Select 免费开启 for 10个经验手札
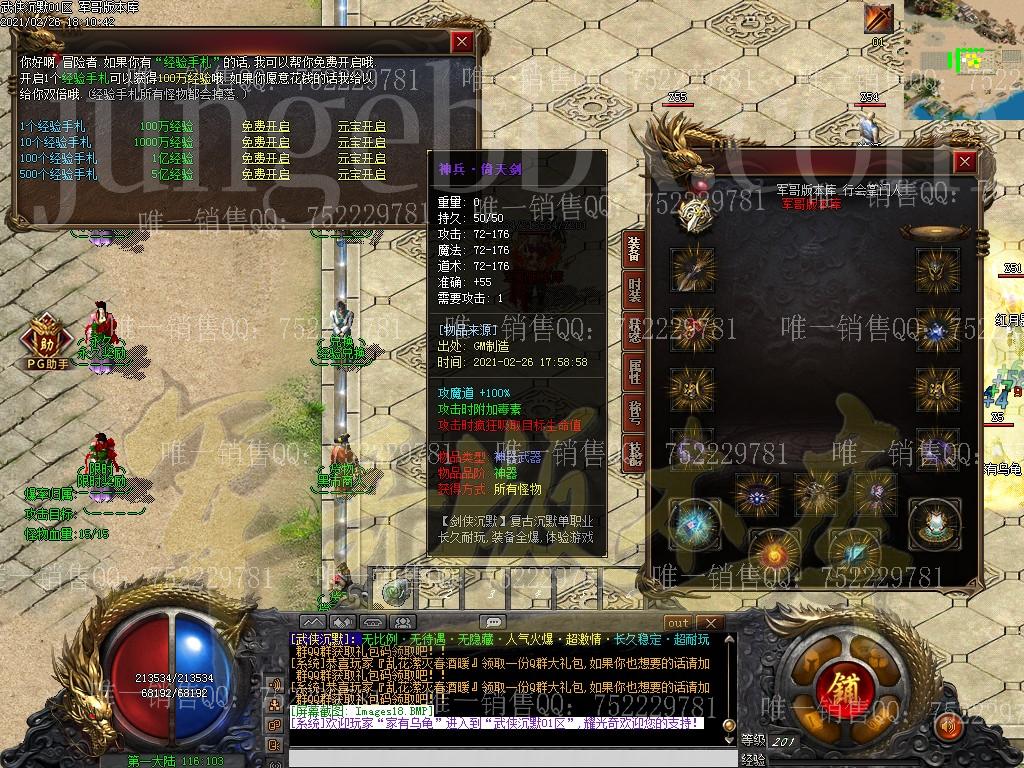 [x=265, y=142]
